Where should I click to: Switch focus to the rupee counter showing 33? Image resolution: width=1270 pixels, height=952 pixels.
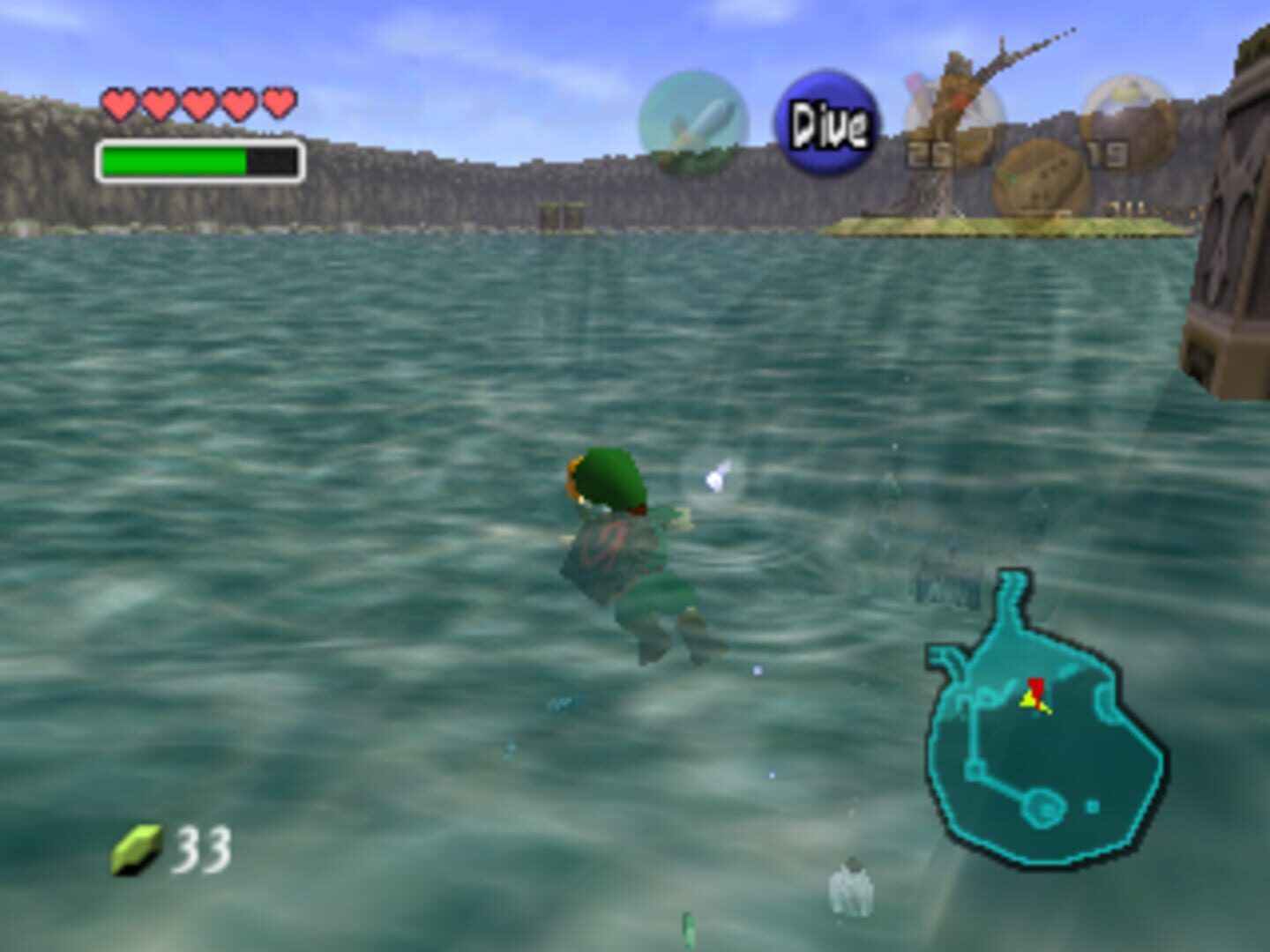201,849
